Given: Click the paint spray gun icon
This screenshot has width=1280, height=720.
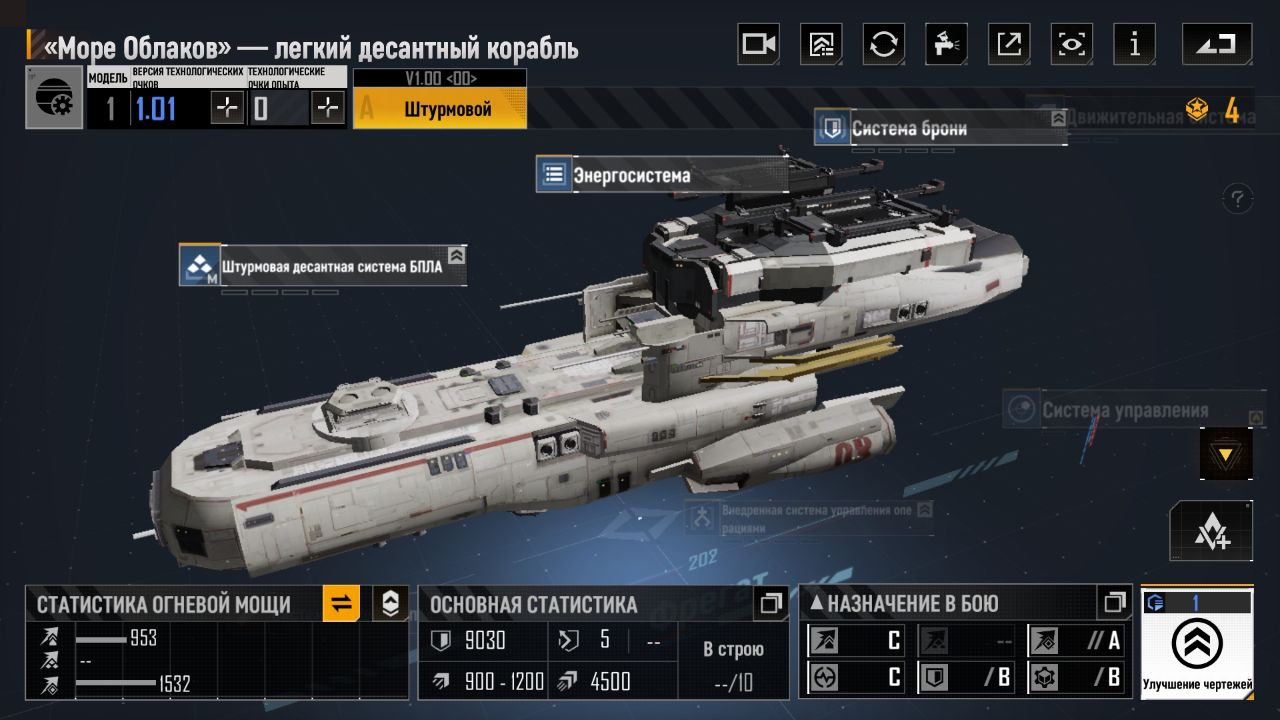Looking at the screenshot, I should [945, 44].
